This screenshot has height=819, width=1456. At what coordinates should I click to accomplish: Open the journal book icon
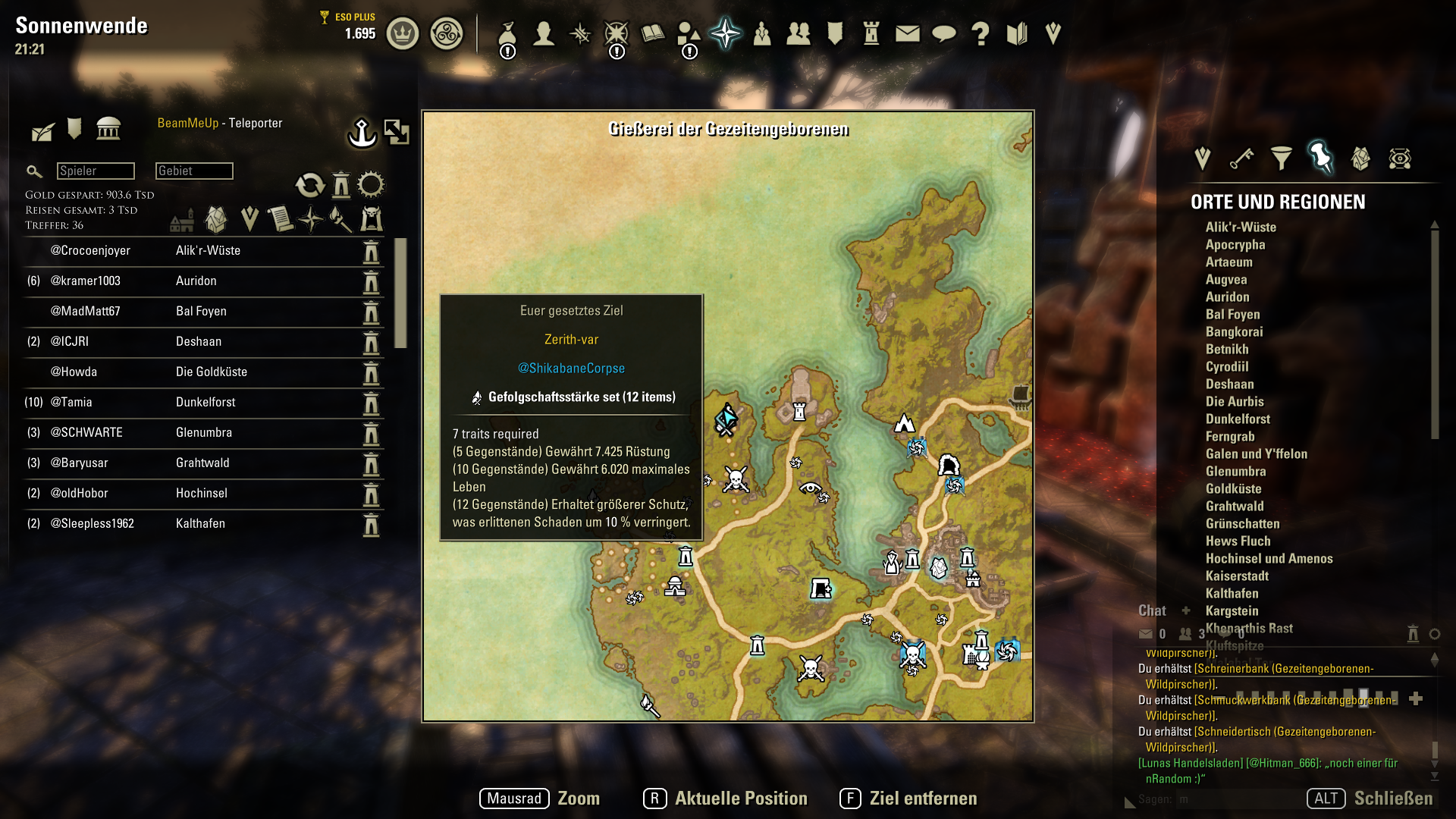pos(652,33)
